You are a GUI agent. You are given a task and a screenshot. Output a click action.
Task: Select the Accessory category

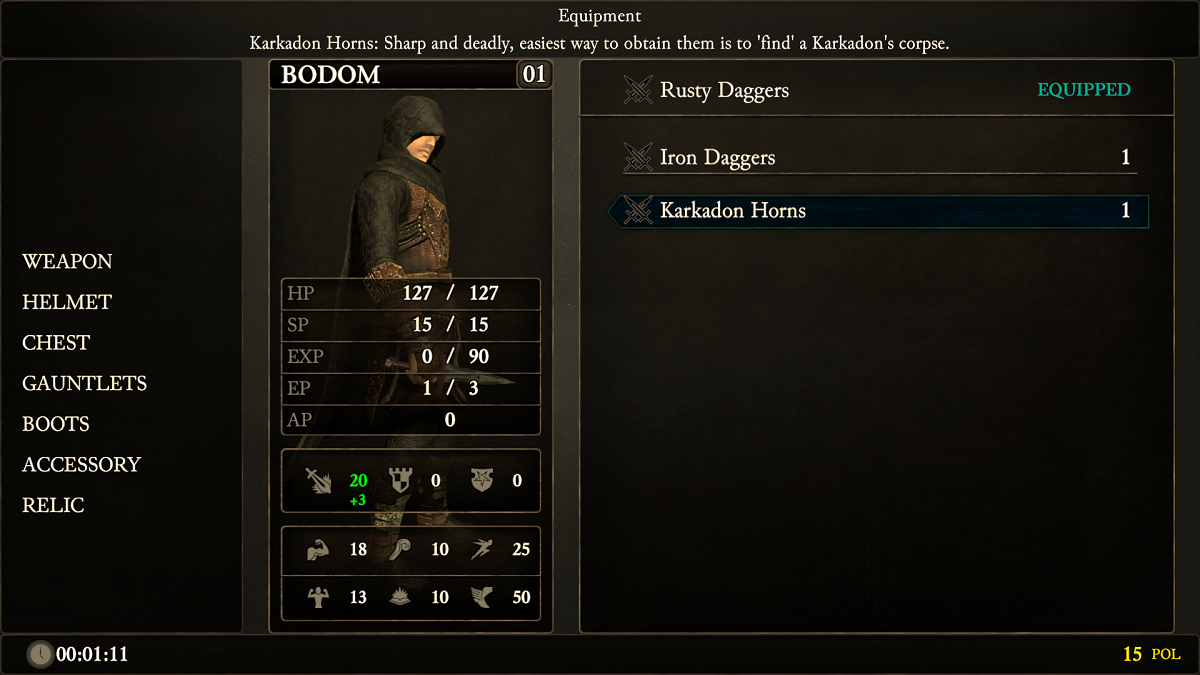pyautogui.click(x=81, y=465)
